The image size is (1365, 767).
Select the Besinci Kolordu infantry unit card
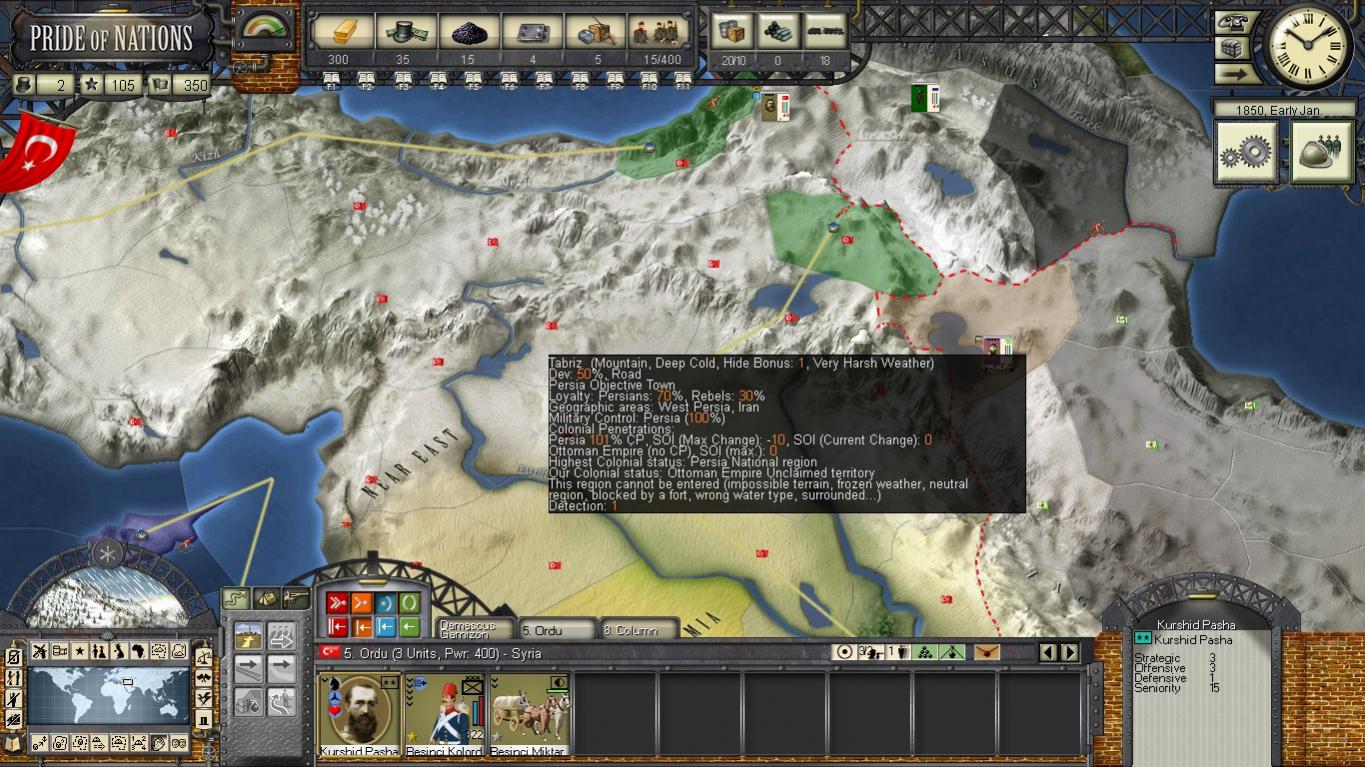tap(444, 714)
